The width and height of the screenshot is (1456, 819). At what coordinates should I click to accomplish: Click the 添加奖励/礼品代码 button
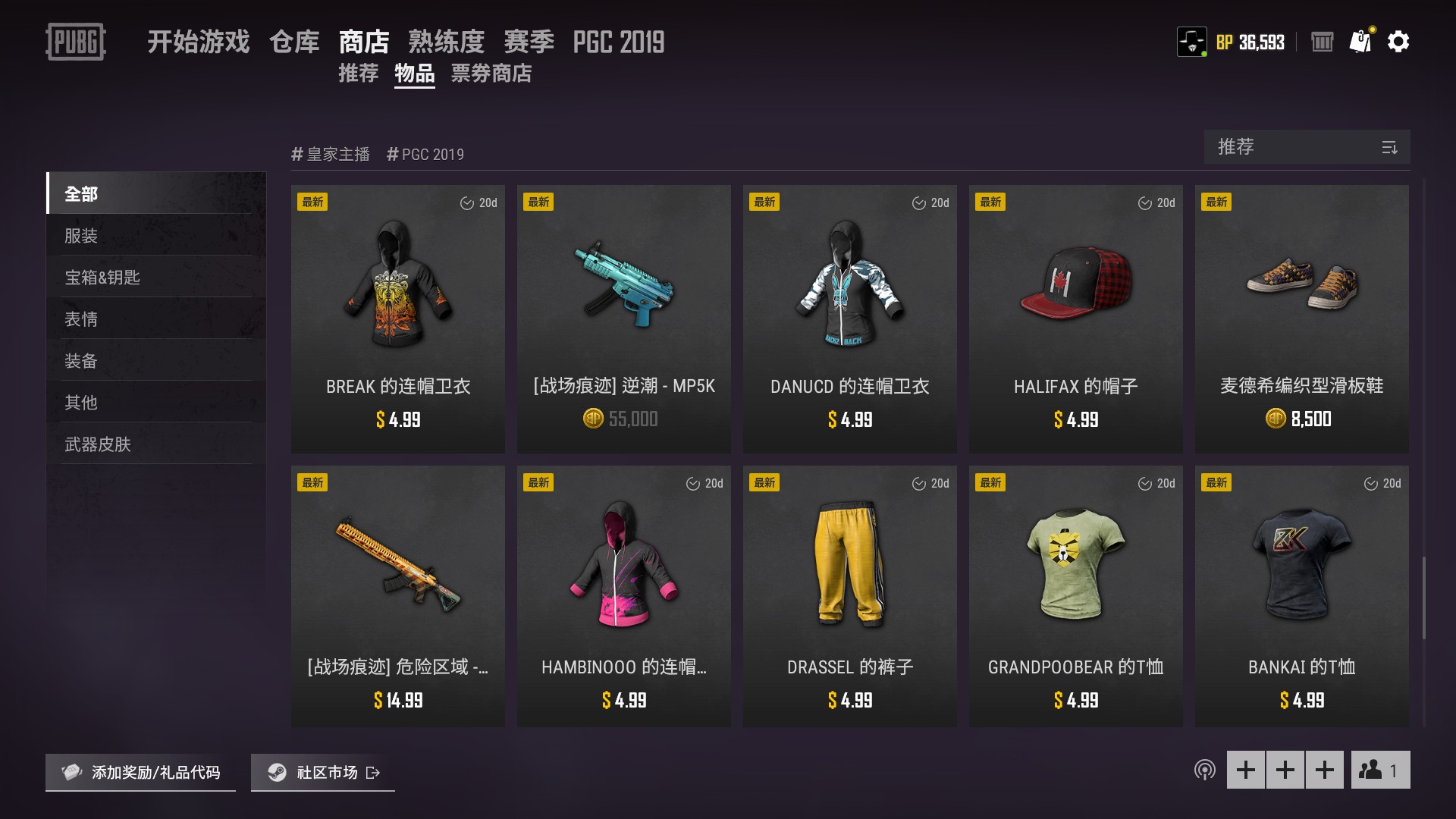coord(140,773)
